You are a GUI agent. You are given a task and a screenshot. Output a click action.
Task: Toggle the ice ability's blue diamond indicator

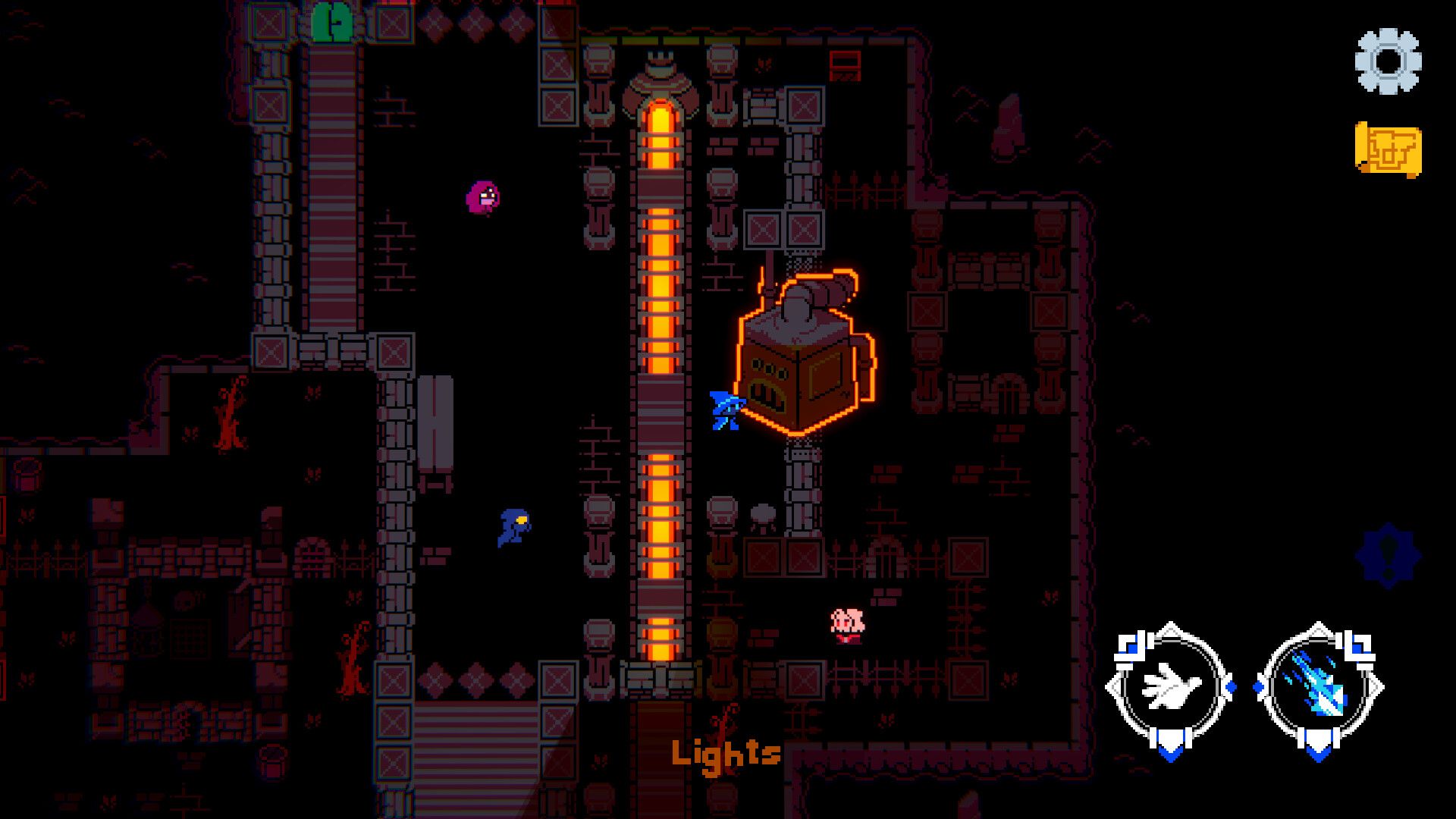point(1259,686)
